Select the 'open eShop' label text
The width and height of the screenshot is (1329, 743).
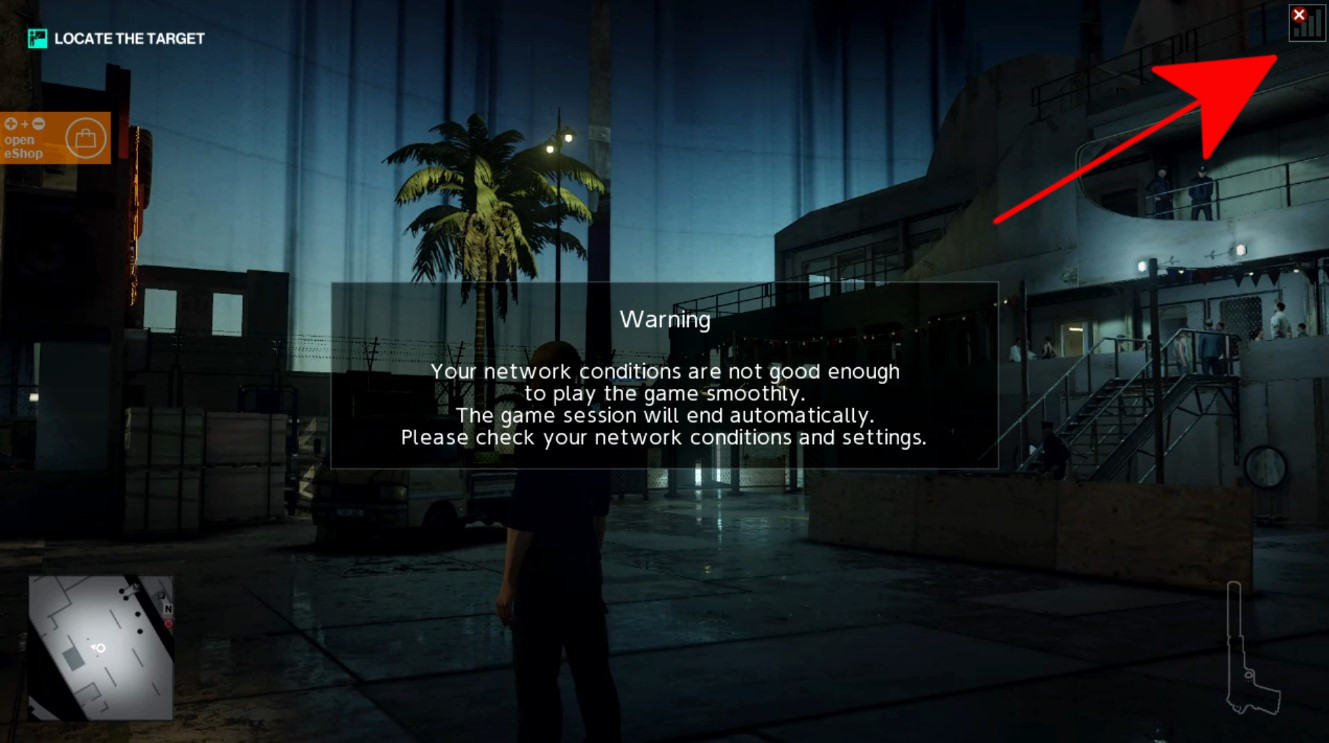tap(25, 147)
